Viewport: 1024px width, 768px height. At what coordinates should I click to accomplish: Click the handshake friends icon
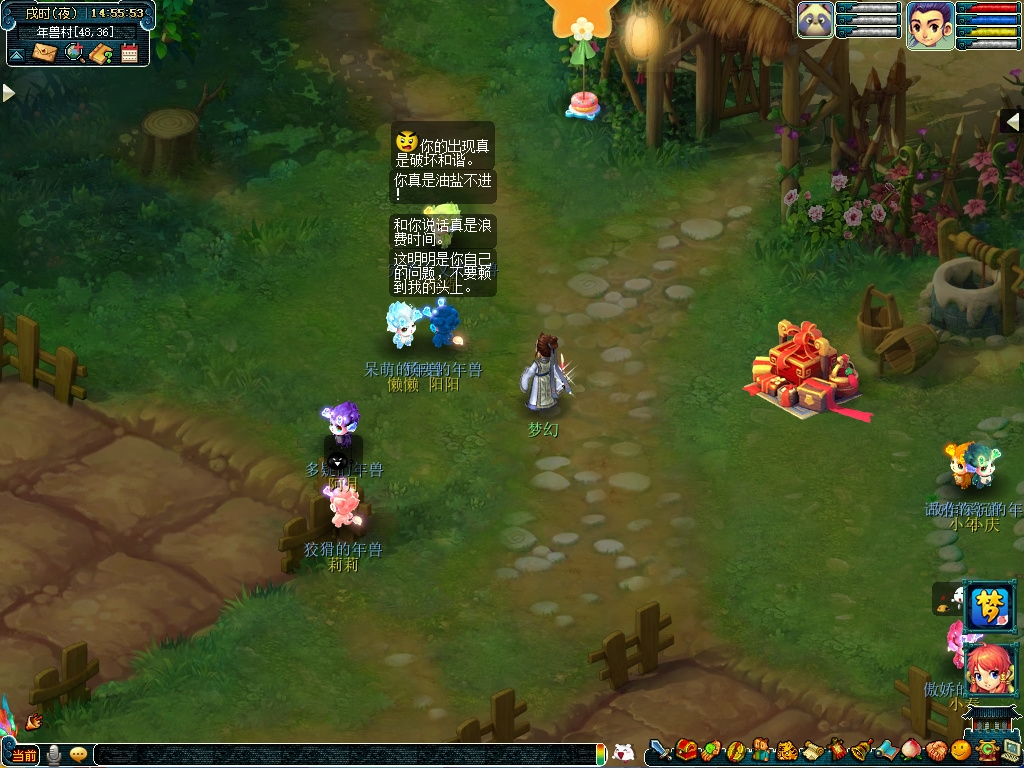[935, 750]
